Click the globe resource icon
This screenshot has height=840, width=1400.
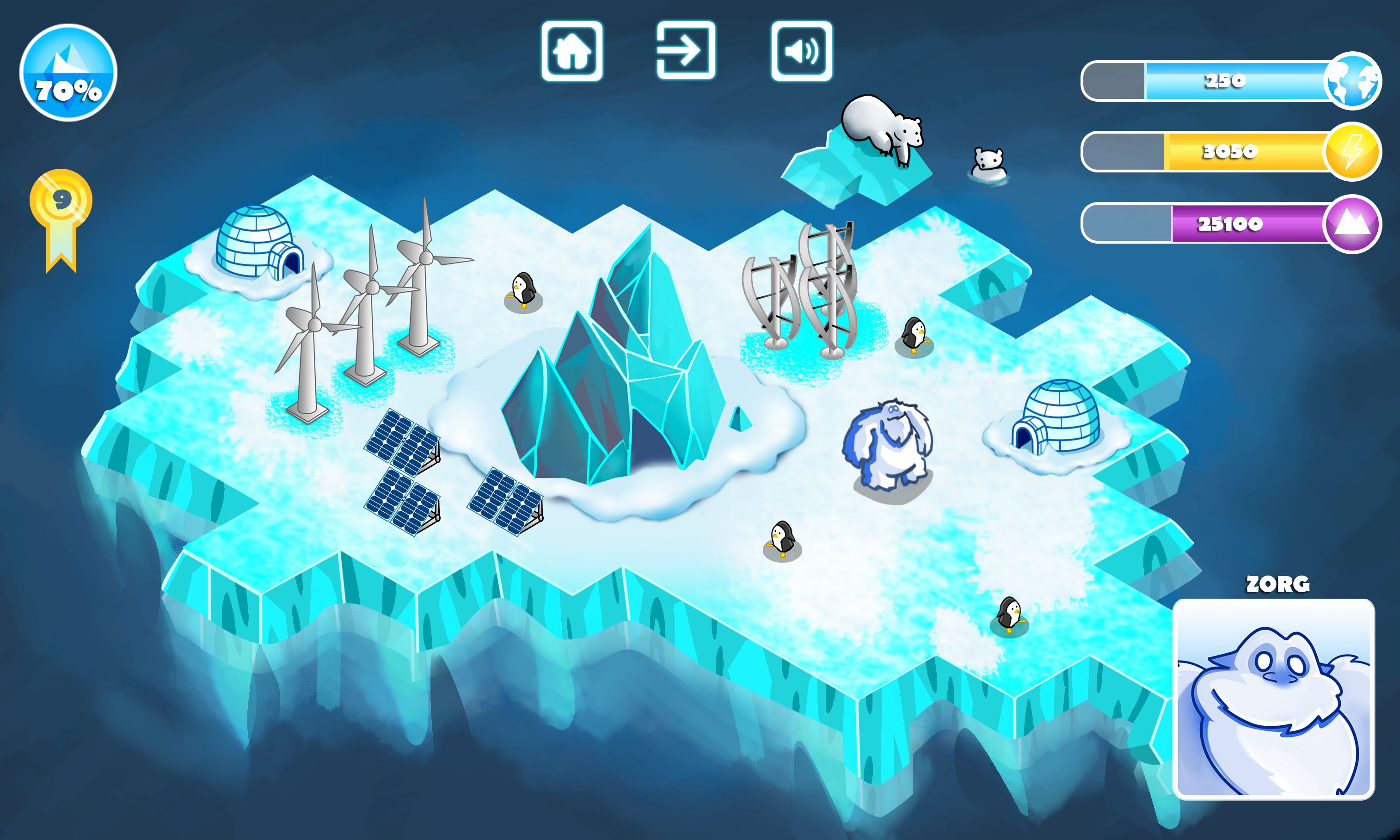point(1352,81)
